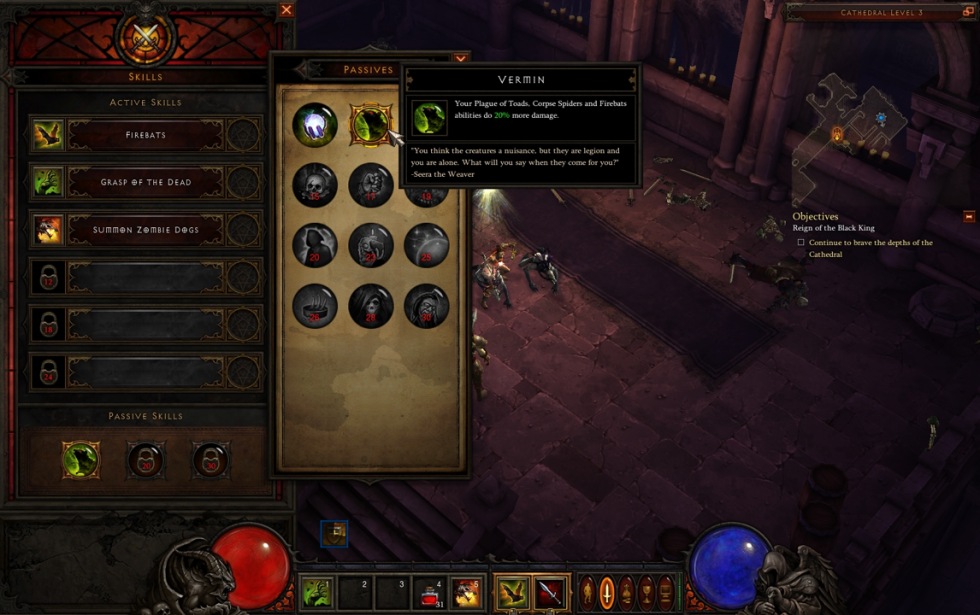Choose the Grasp of the Dead skill row
The width and height of the screenshot is (980, 615).
point(145,182)
